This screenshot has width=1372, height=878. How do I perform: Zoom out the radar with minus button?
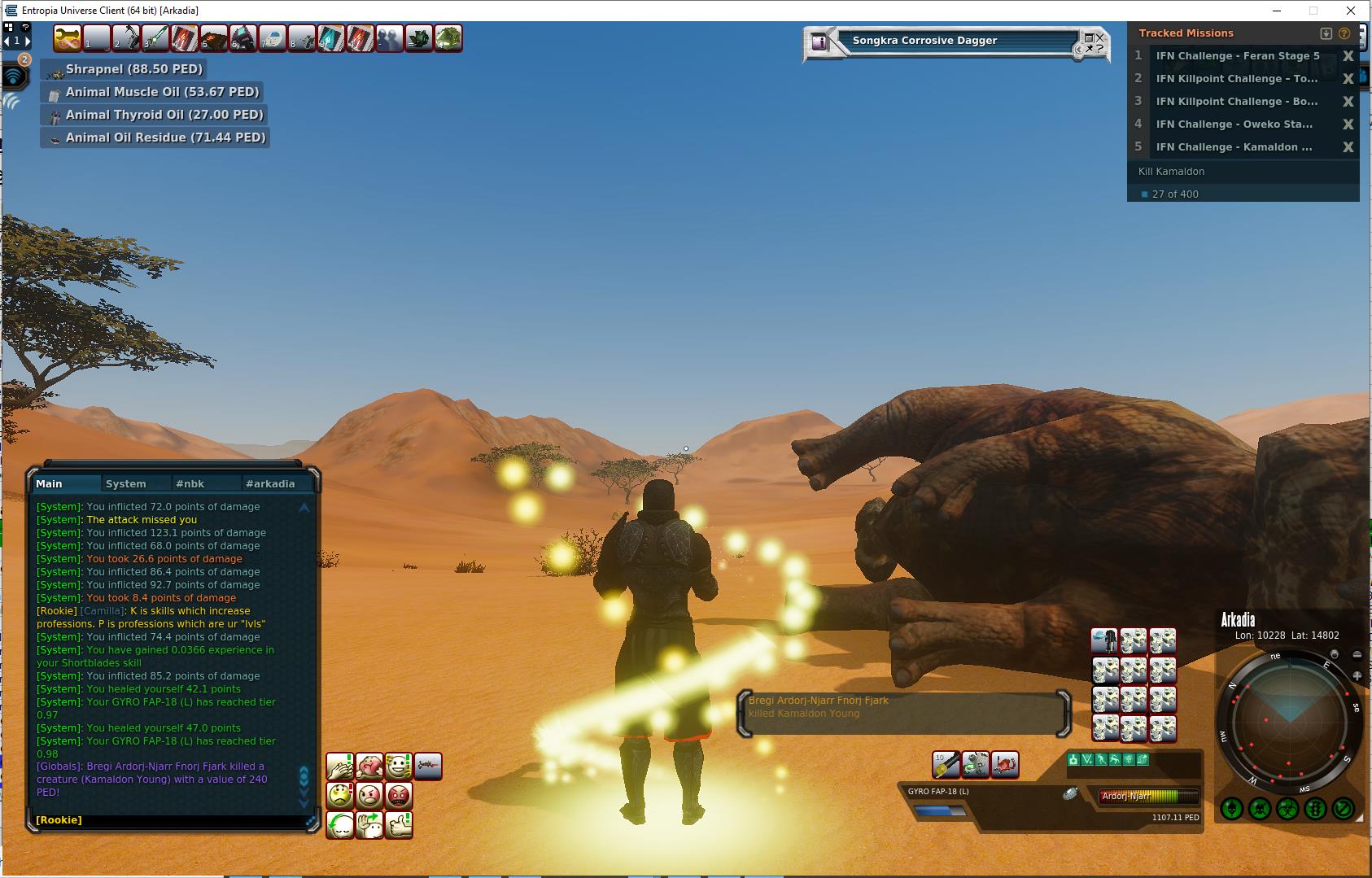pos(1357,655)
